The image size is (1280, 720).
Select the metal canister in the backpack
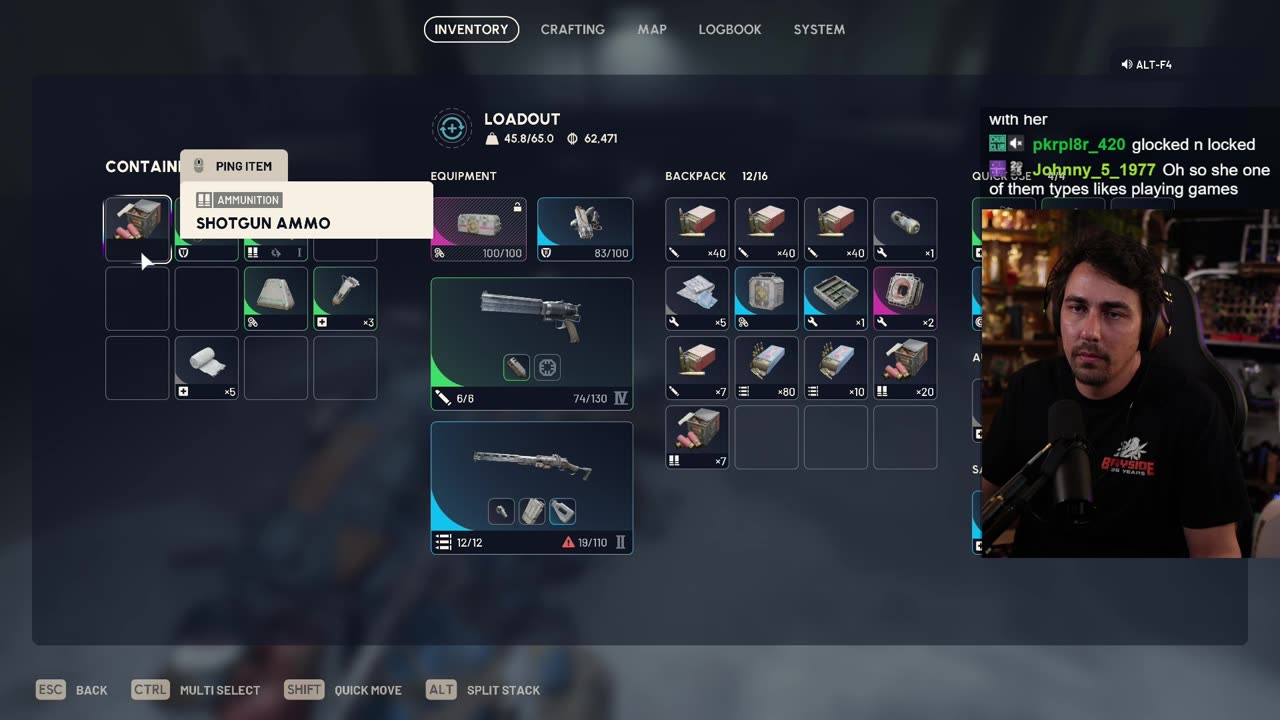click(905, 229)
